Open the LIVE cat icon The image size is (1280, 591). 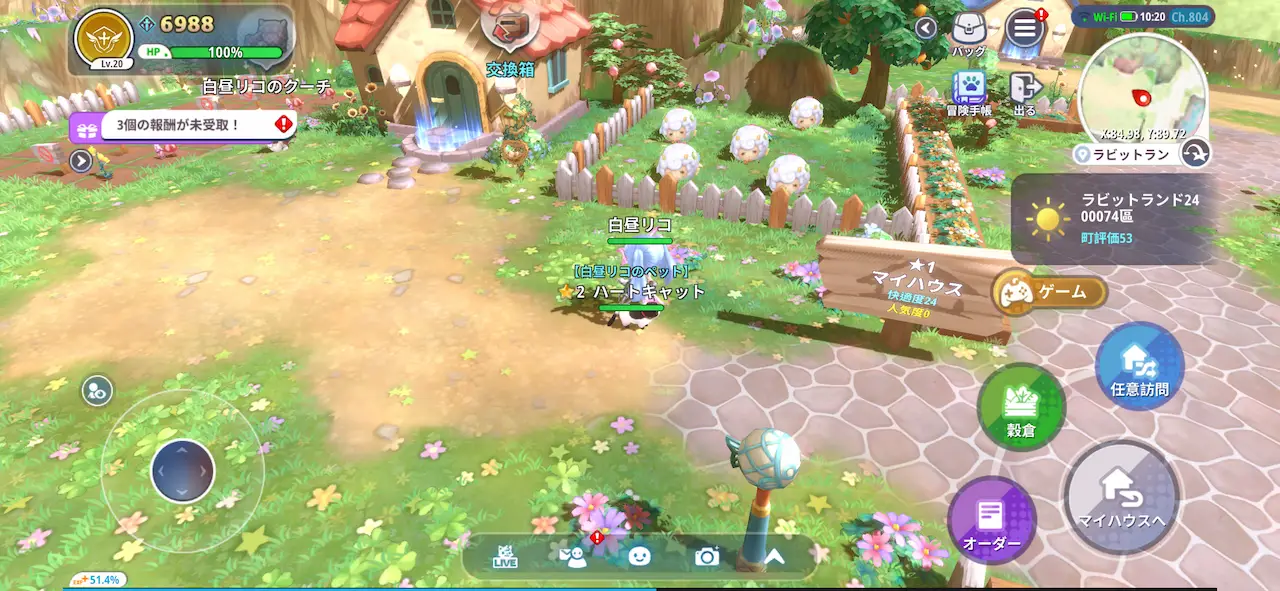[x=505, y=557]
